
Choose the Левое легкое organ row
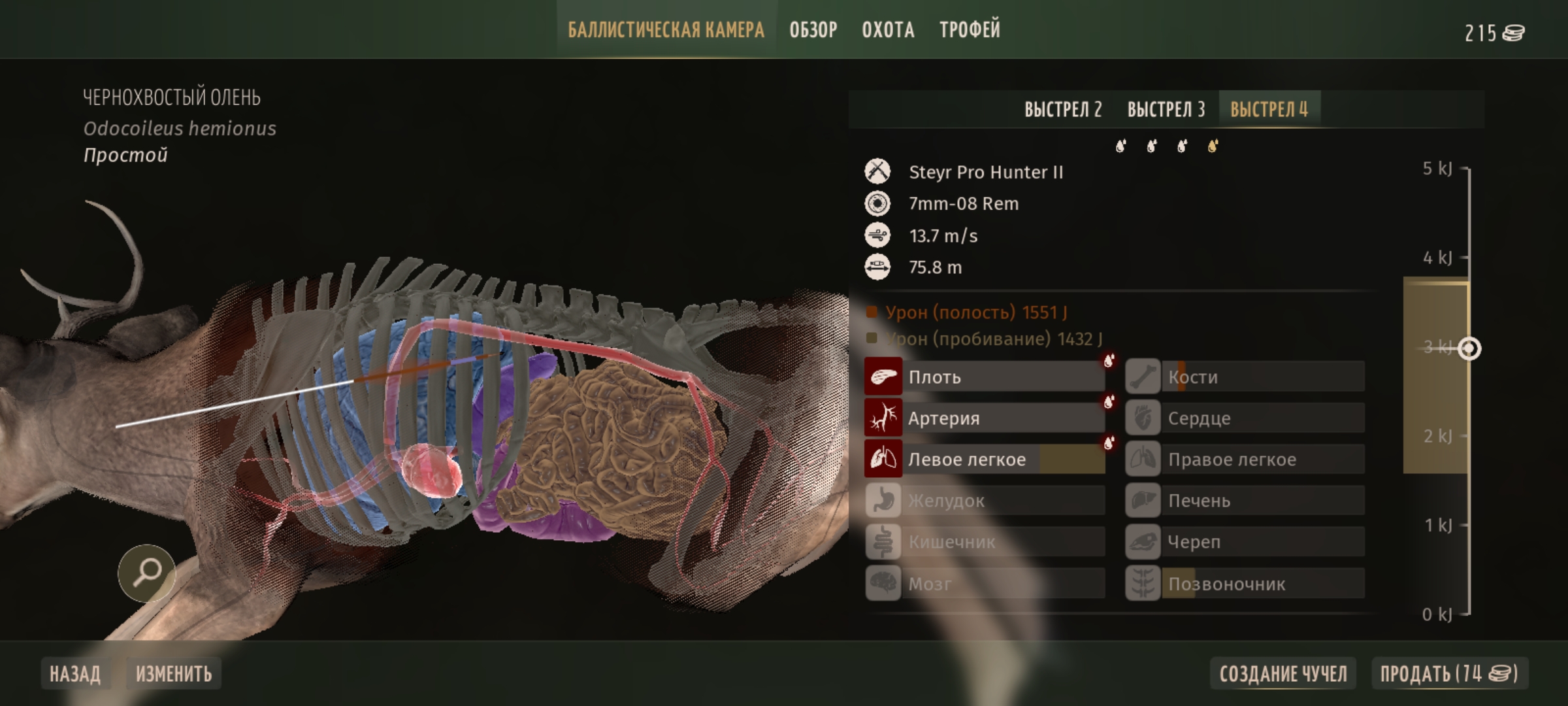tap(985, 459)
